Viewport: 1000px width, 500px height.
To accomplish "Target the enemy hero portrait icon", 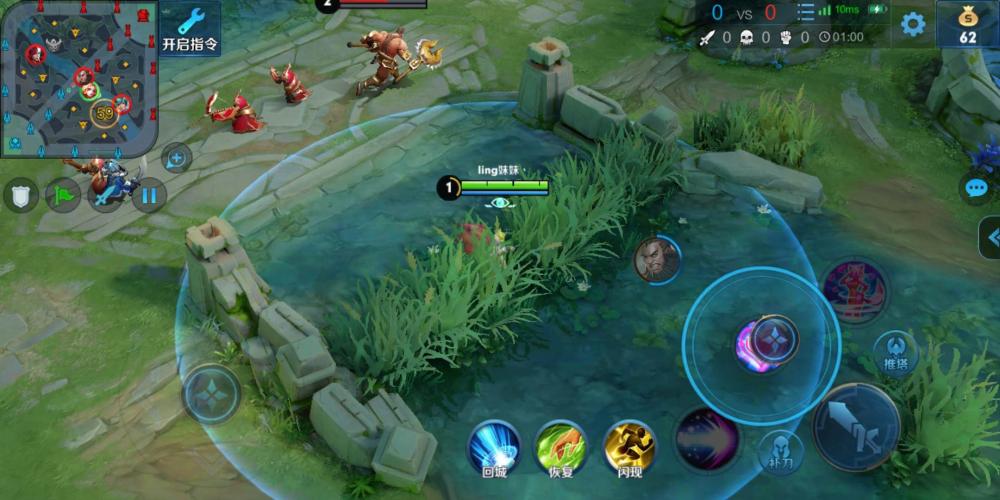I will 657,260.
